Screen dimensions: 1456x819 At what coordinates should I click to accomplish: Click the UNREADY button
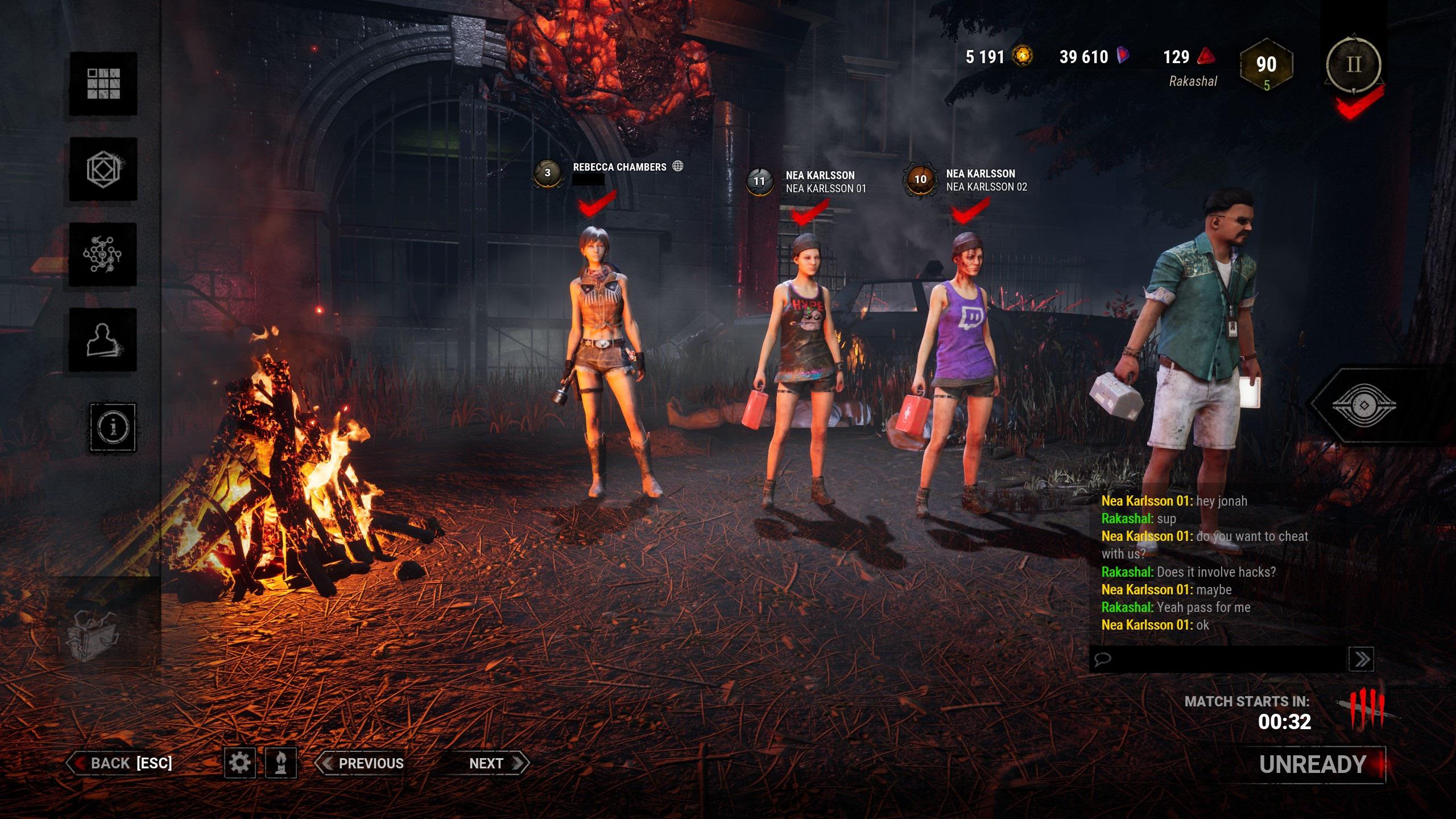click(x=1313, y=764)
